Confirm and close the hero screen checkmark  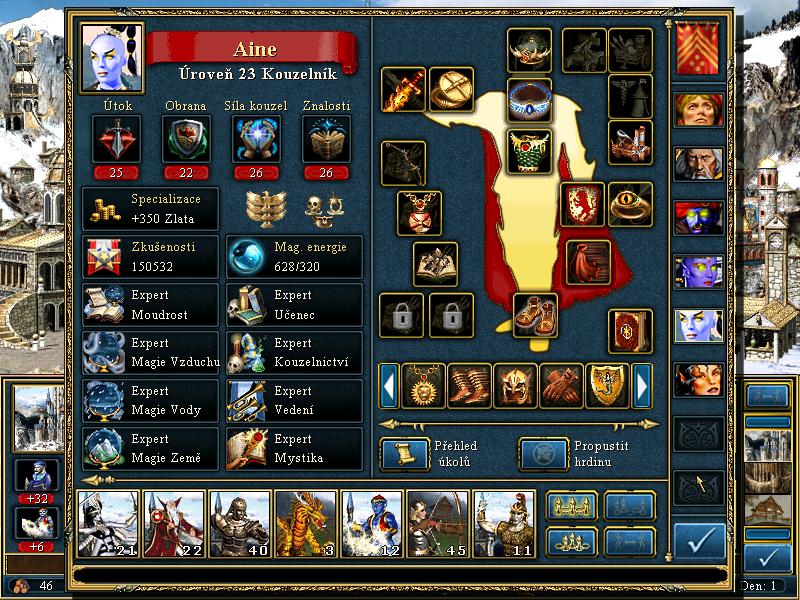(x=699, y=541)
